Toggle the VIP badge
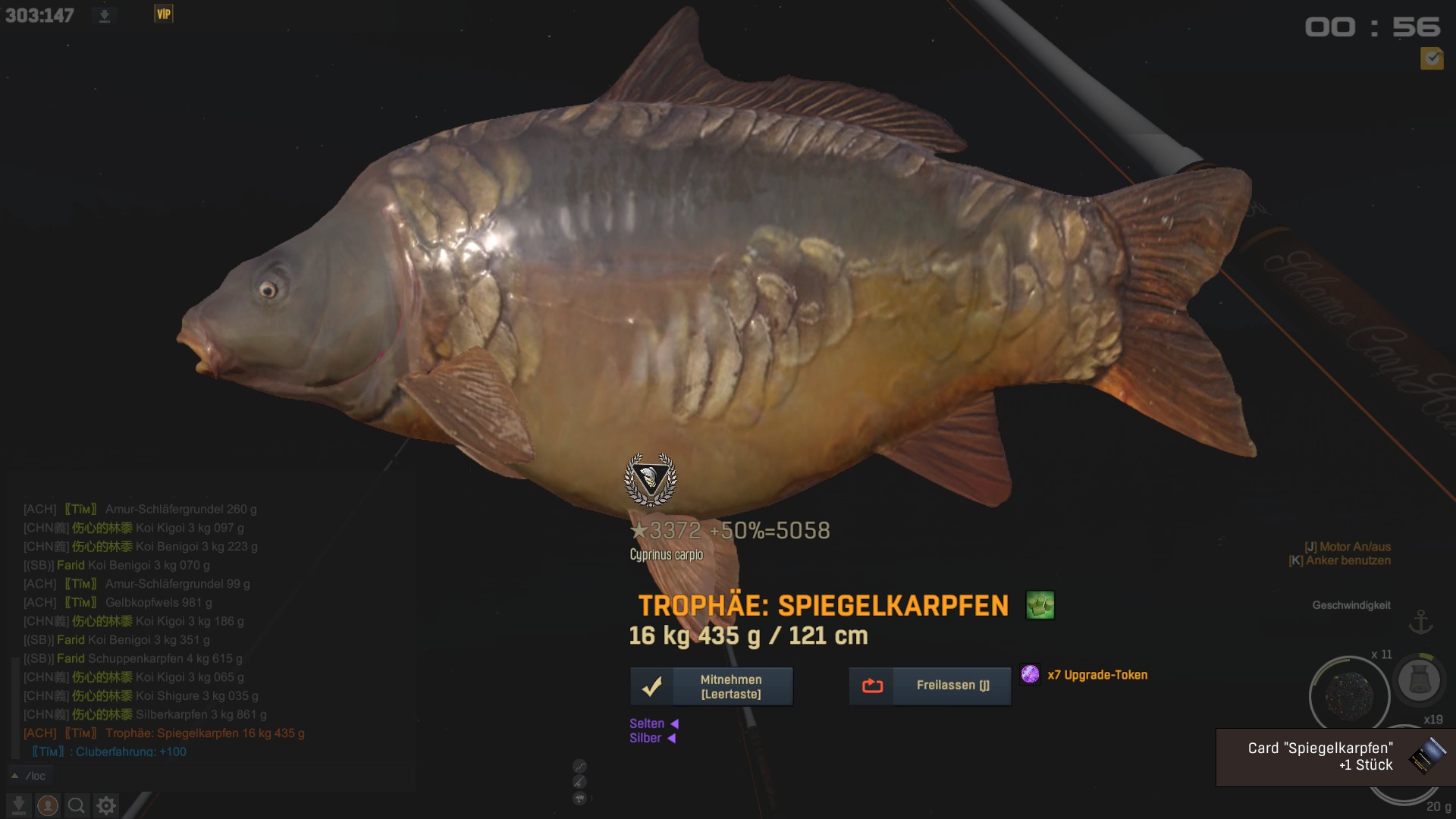This screenshot has height=819, width=1456. click(164, 14)
